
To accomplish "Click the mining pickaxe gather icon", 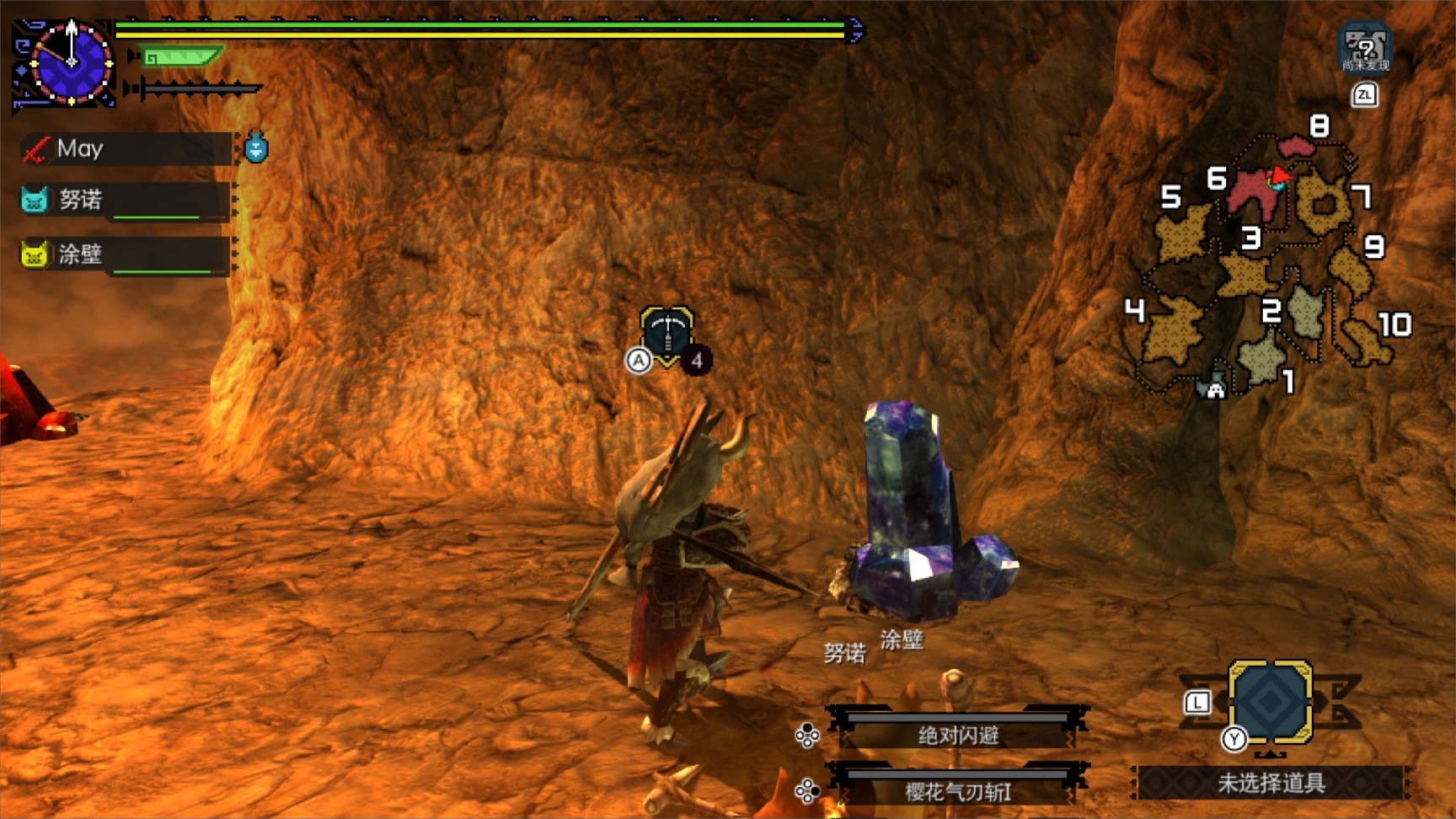I will point(666,335).
